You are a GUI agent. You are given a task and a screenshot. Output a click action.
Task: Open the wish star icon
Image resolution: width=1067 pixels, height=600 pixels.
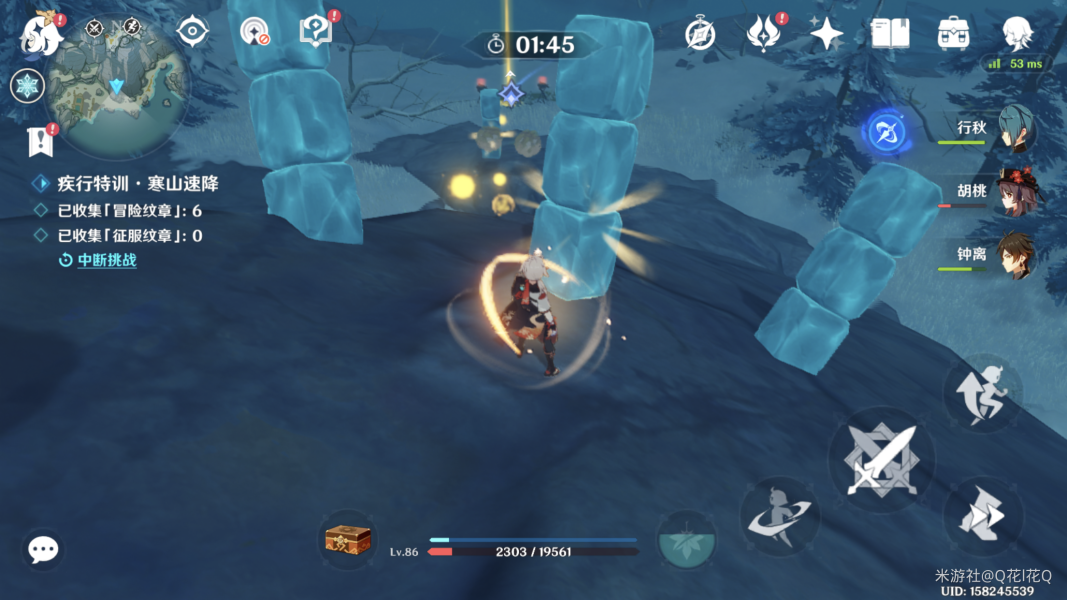pyautogui.click(x=826, y=34)
